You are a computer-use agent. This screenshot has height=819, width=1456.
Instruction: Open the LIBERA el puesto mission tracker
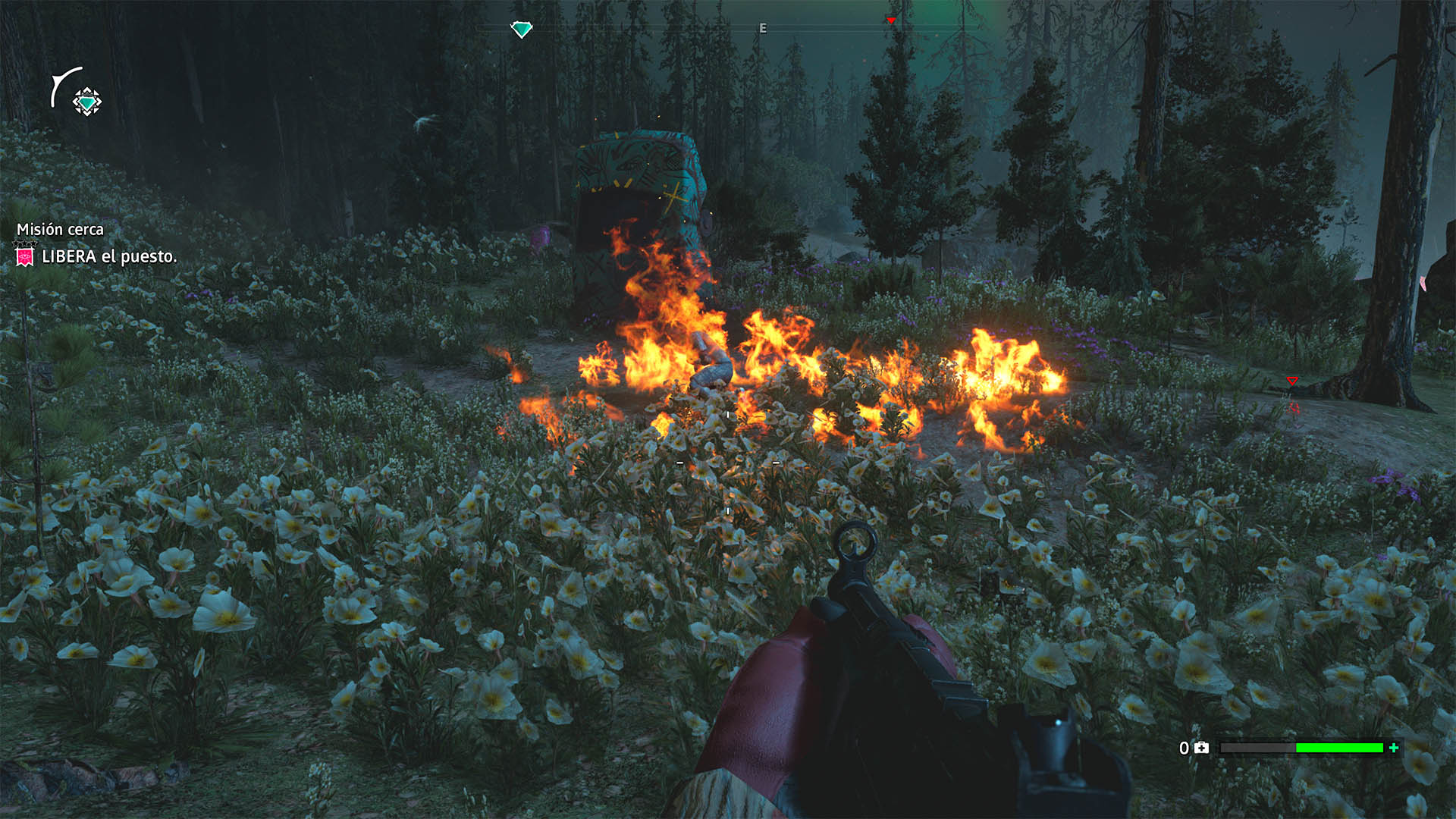point(108,257)
